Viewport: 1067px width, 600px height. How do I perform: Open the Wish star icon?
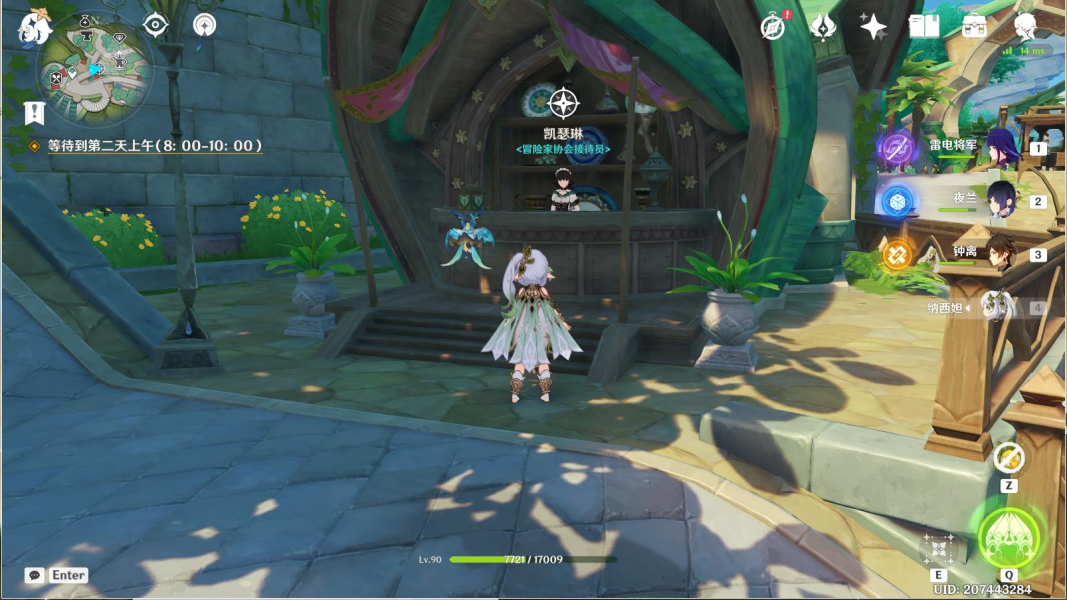(873, 27)
